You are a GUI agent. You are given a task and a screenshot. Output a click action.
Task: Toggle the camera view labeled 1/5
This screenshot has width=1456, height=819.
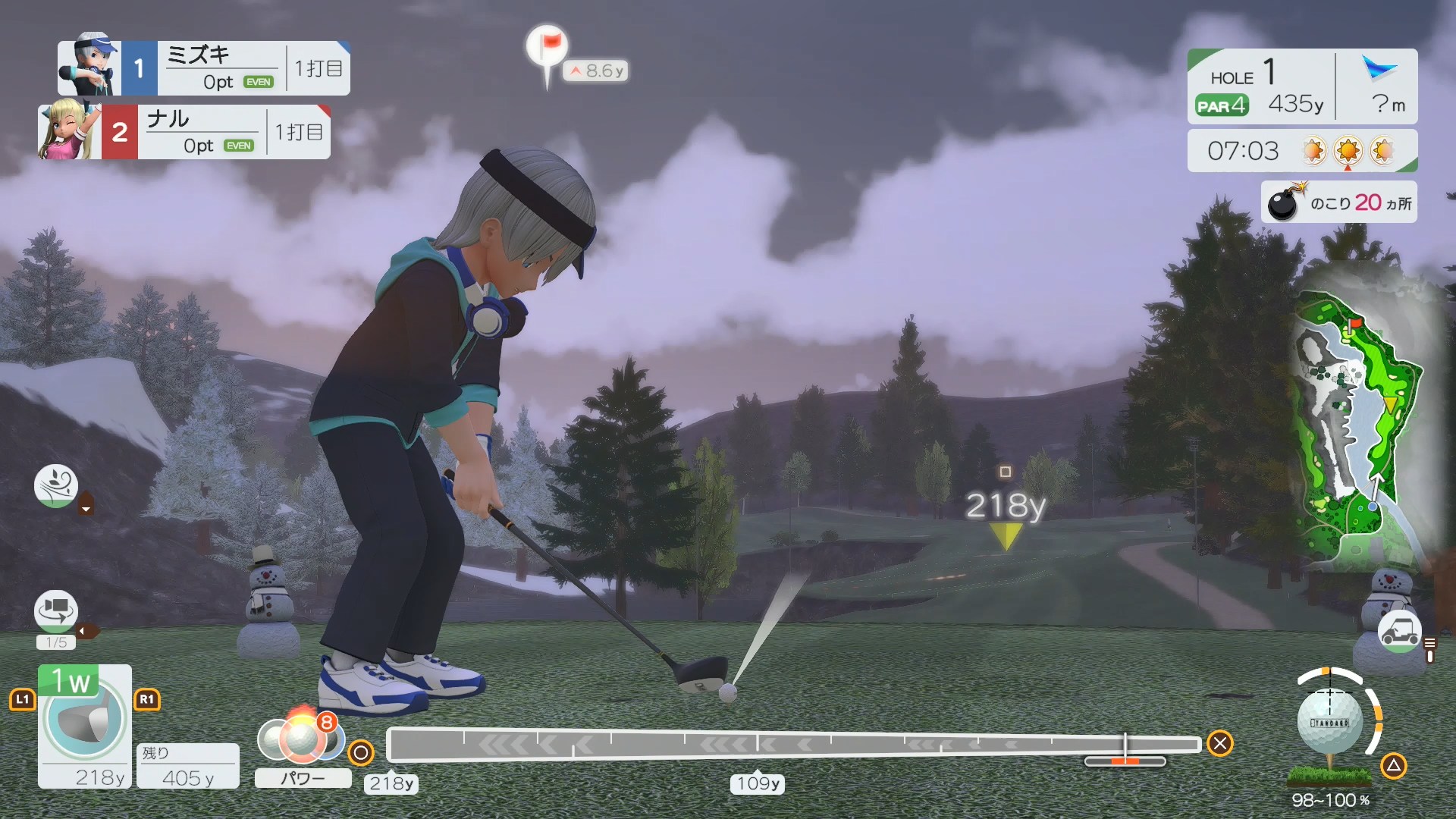point(55,611)
